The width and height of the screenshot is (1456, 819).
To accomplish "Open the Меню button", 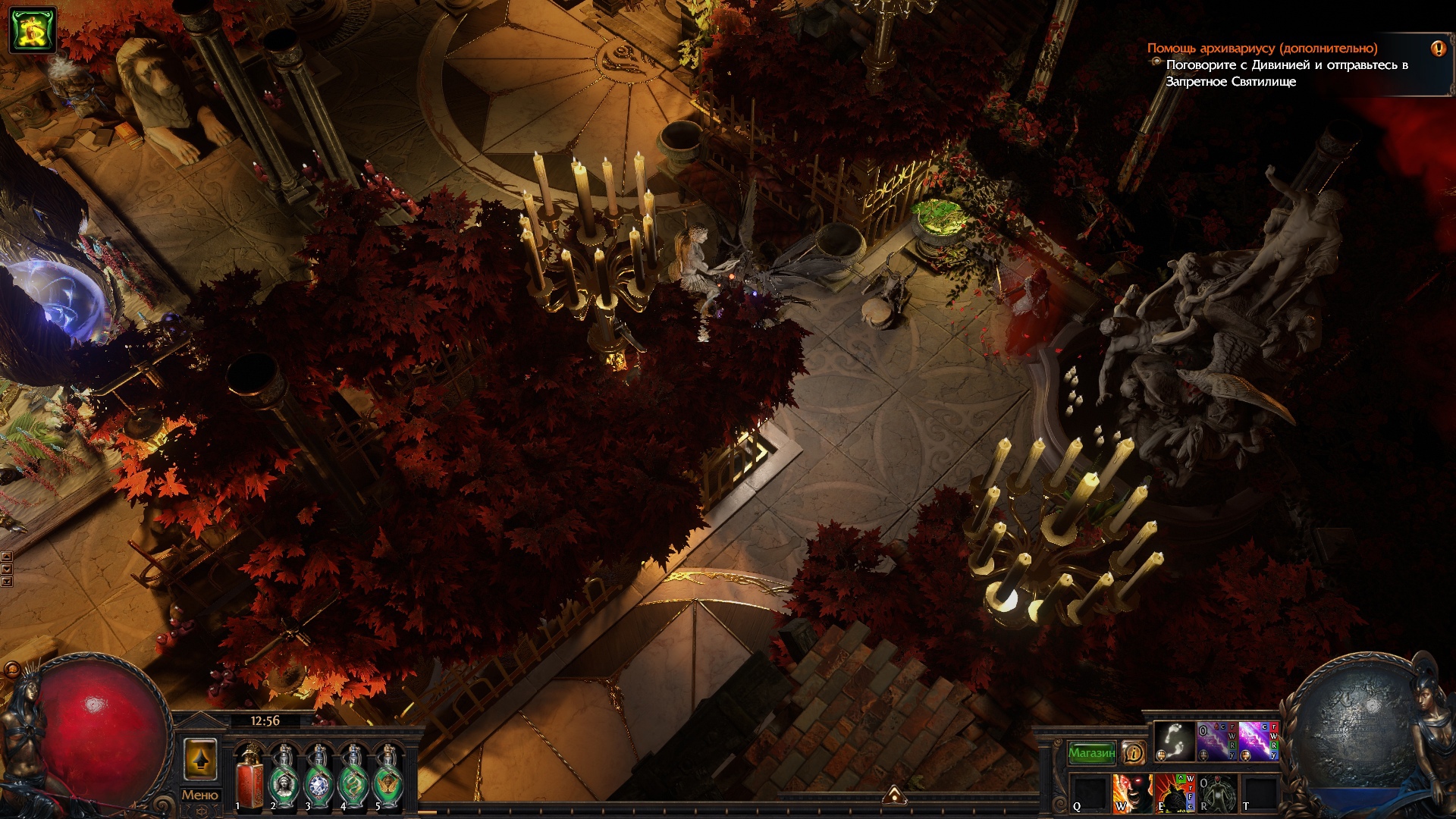I will 199,795.
